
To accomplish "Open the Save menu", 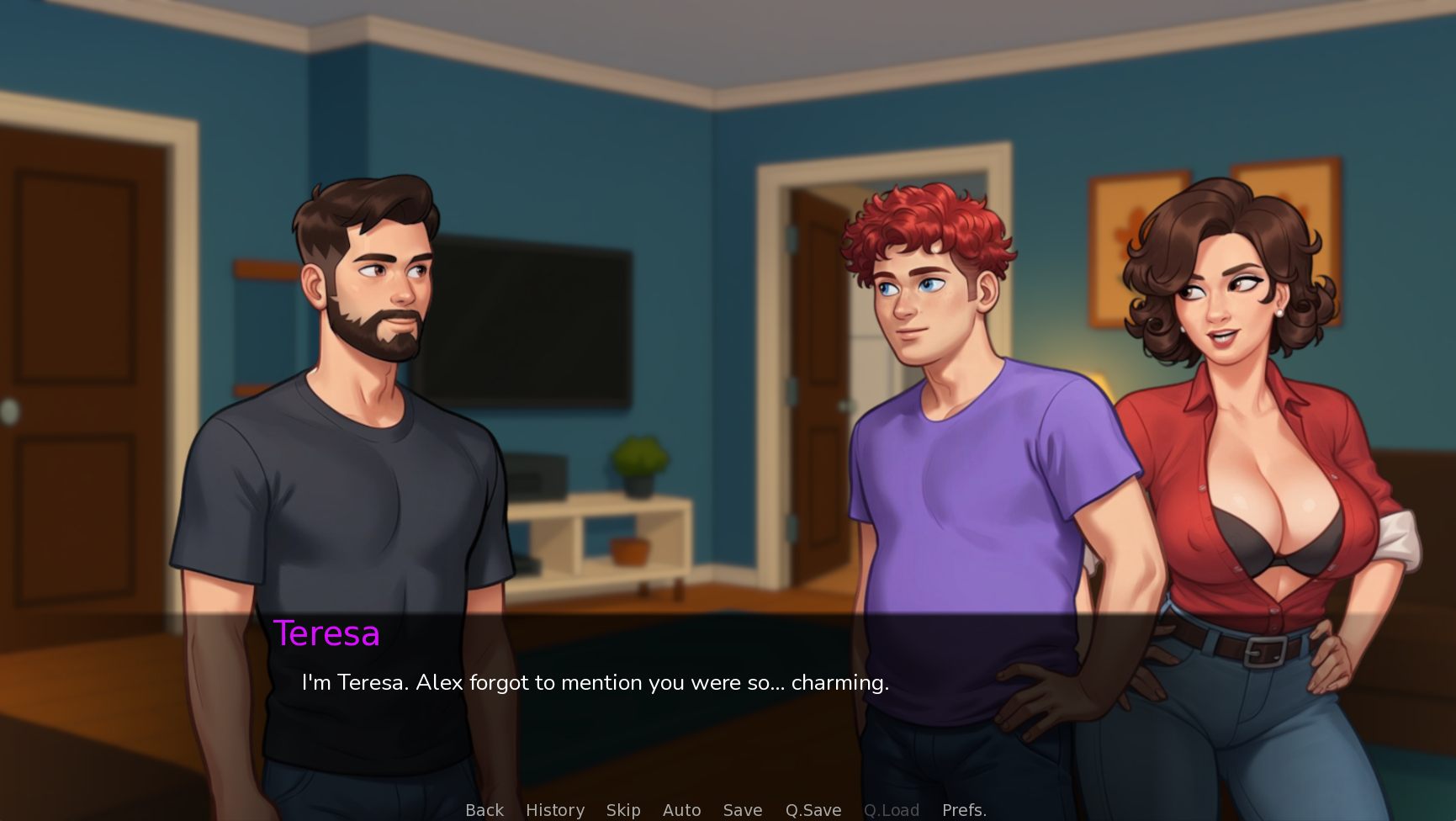I will pyautogui.click(x=743, y=809).
